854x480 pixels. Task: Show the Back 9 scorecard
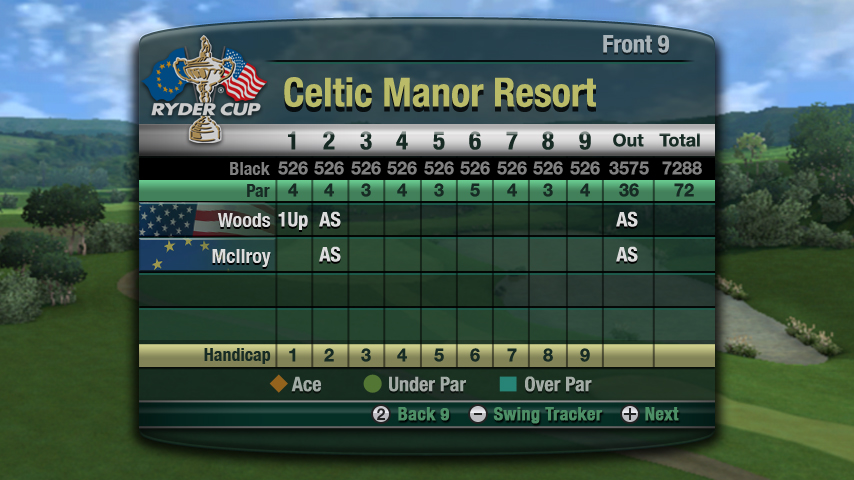412,414
